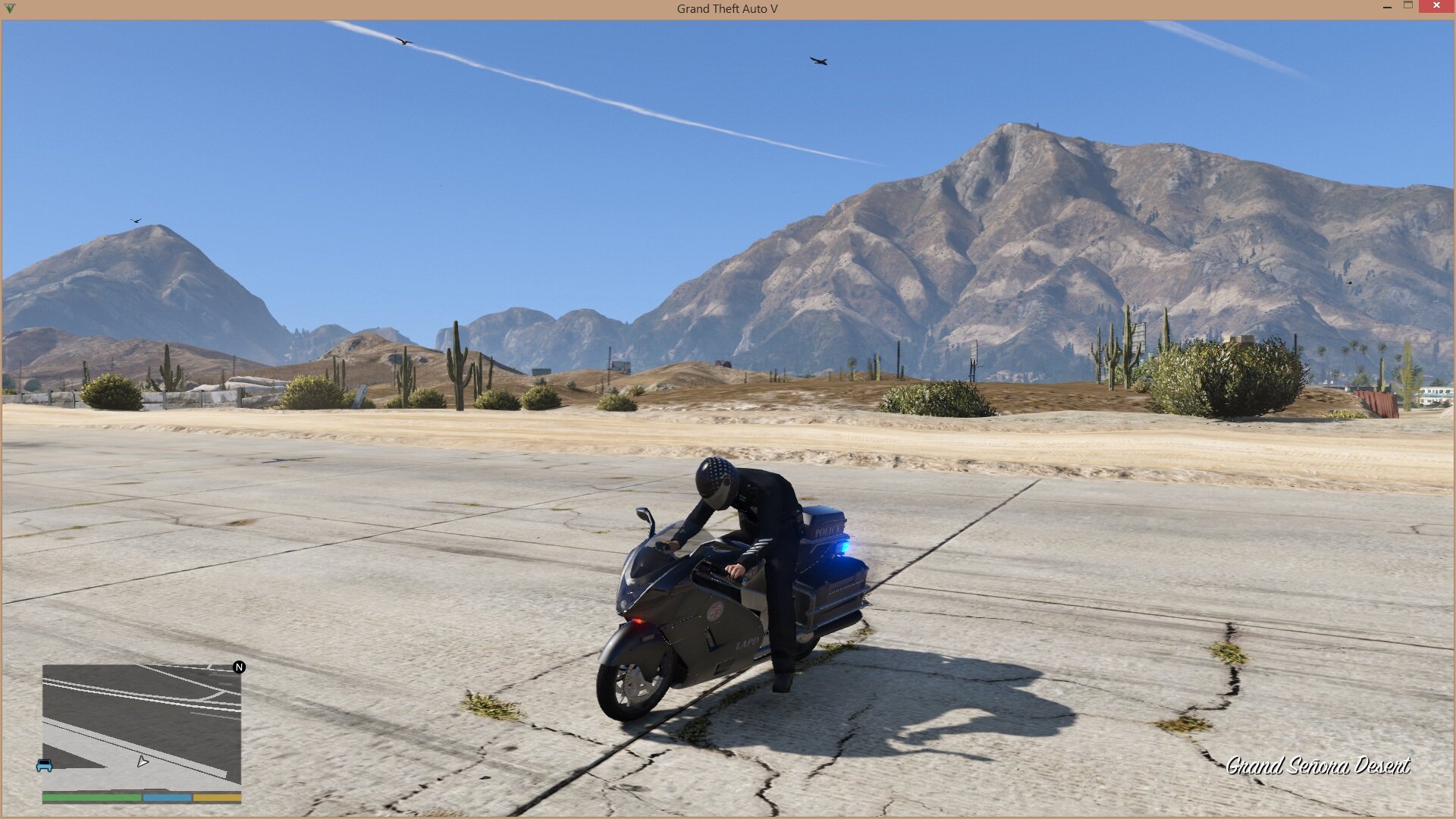
Task: Click the player arrow on minimap
Action: (x=142, y=761)
